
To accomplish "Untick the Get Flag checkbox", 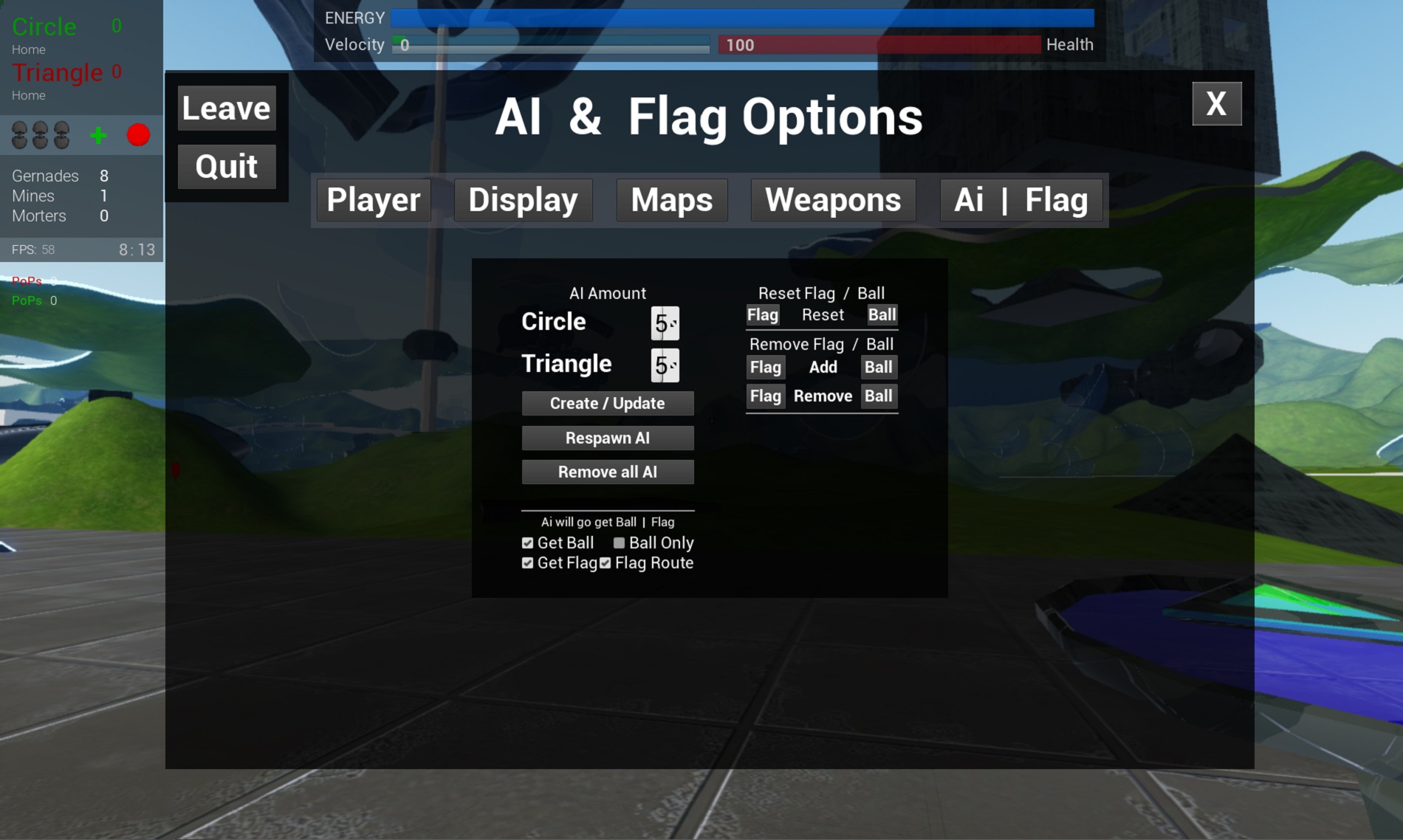I will click(x=527, y=563).
